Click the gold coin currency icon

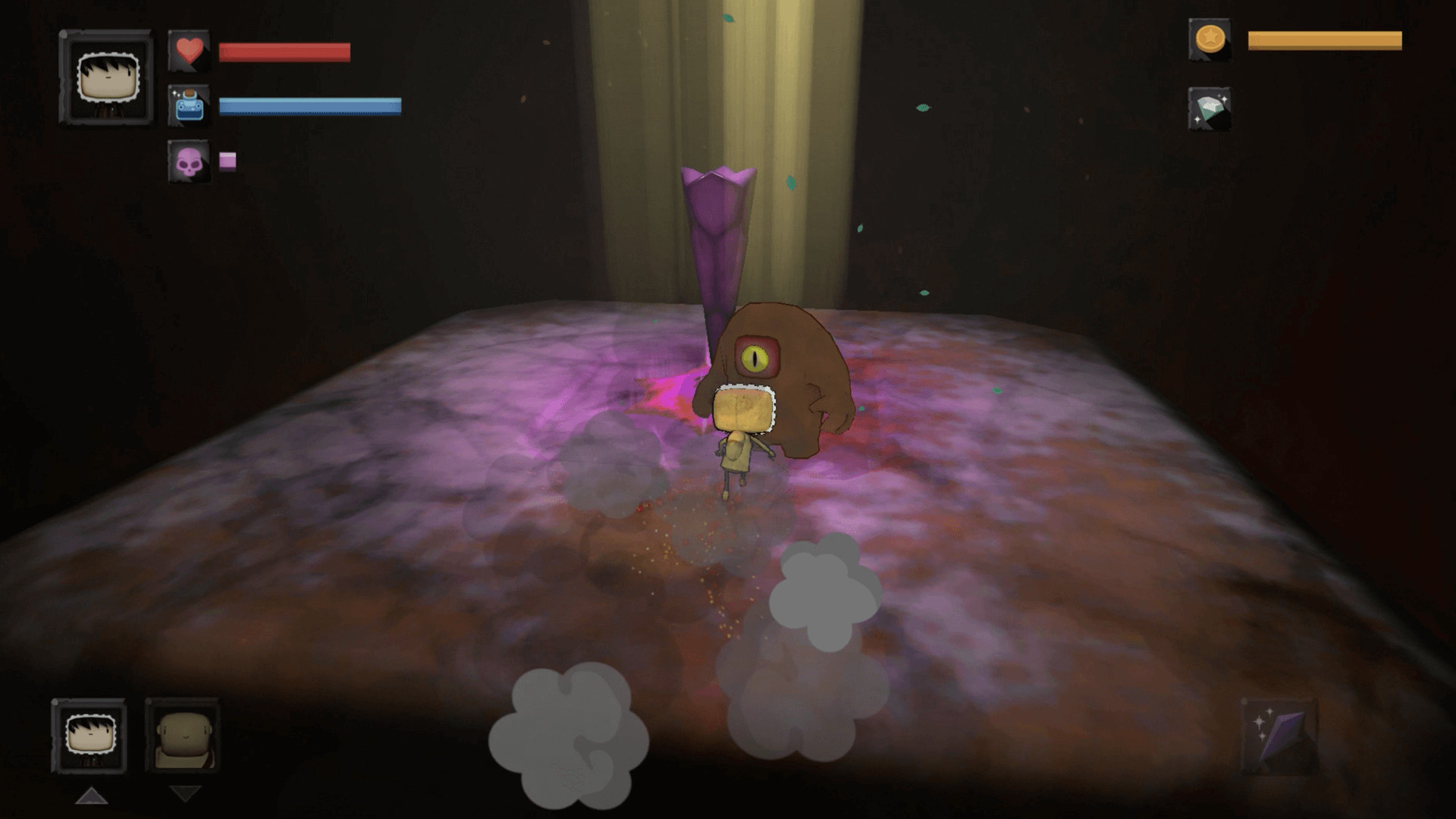(x=1211, y=42)
